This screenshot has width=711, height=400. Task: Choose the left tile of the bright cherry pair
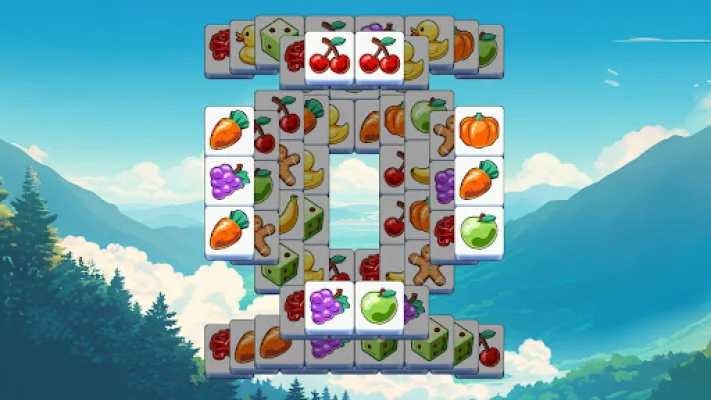point(329,56)
